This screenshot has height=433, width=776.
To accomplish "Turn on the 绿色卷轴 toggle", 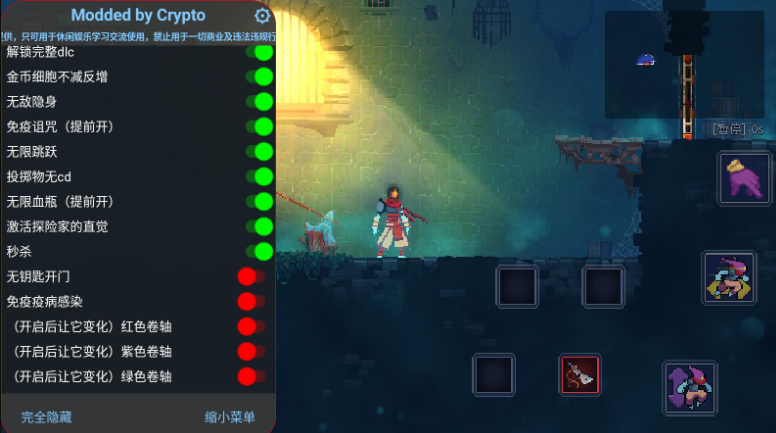I will click(x=251, y=376).
